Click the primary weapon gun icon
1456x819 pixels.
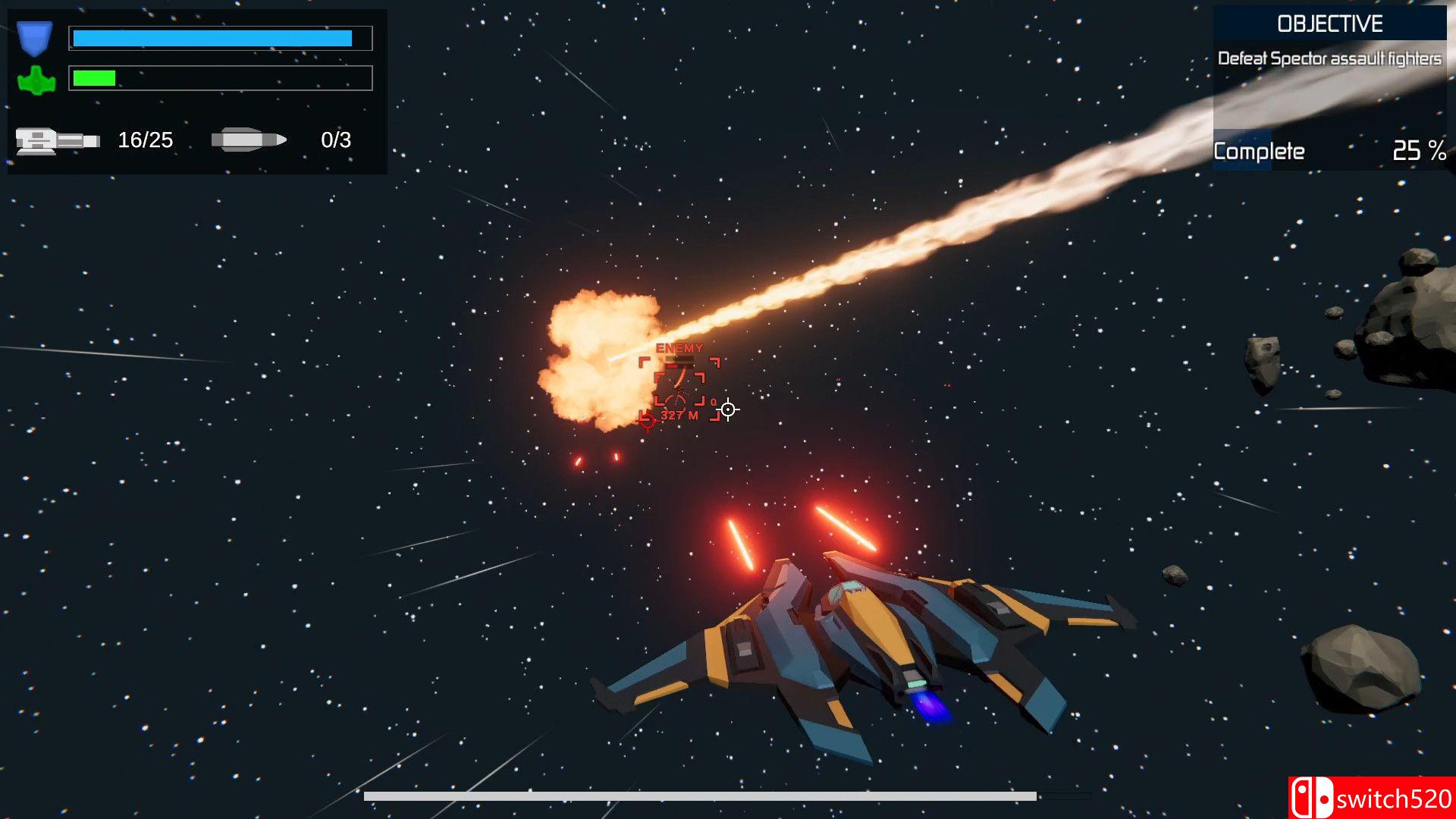57,140
